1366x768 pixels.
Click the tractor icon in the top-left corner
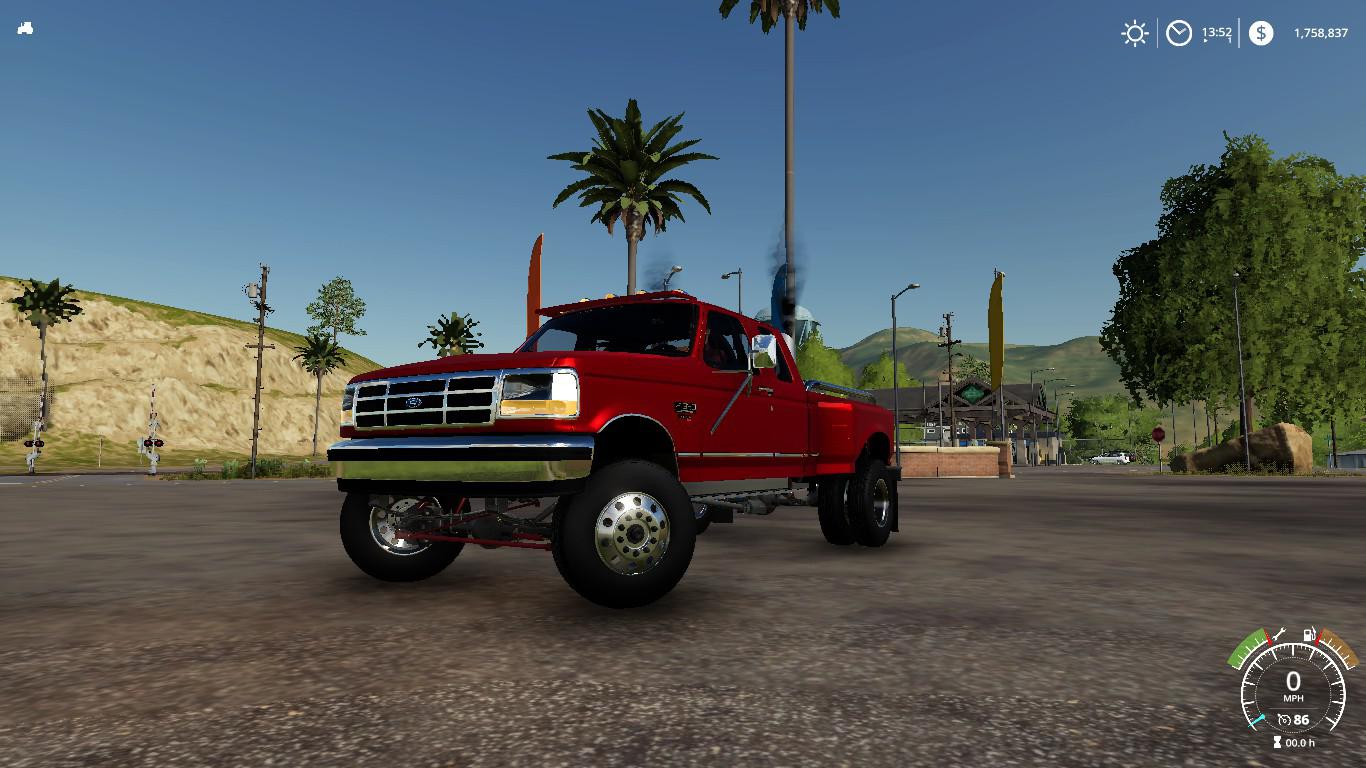pyautogui.click(x=25, y=29)
